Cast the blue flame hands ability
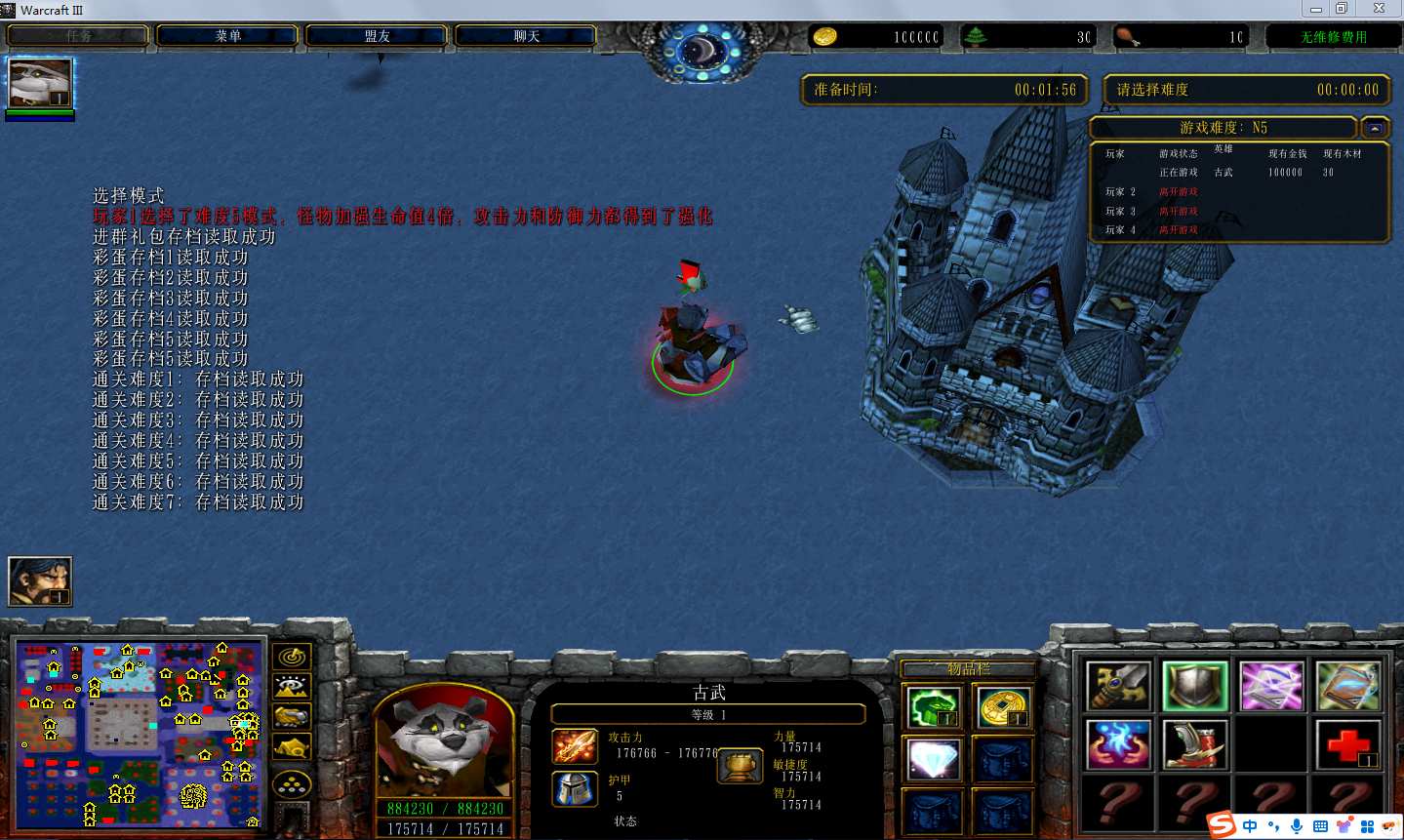1404x840 pixels. (1118, 744)
